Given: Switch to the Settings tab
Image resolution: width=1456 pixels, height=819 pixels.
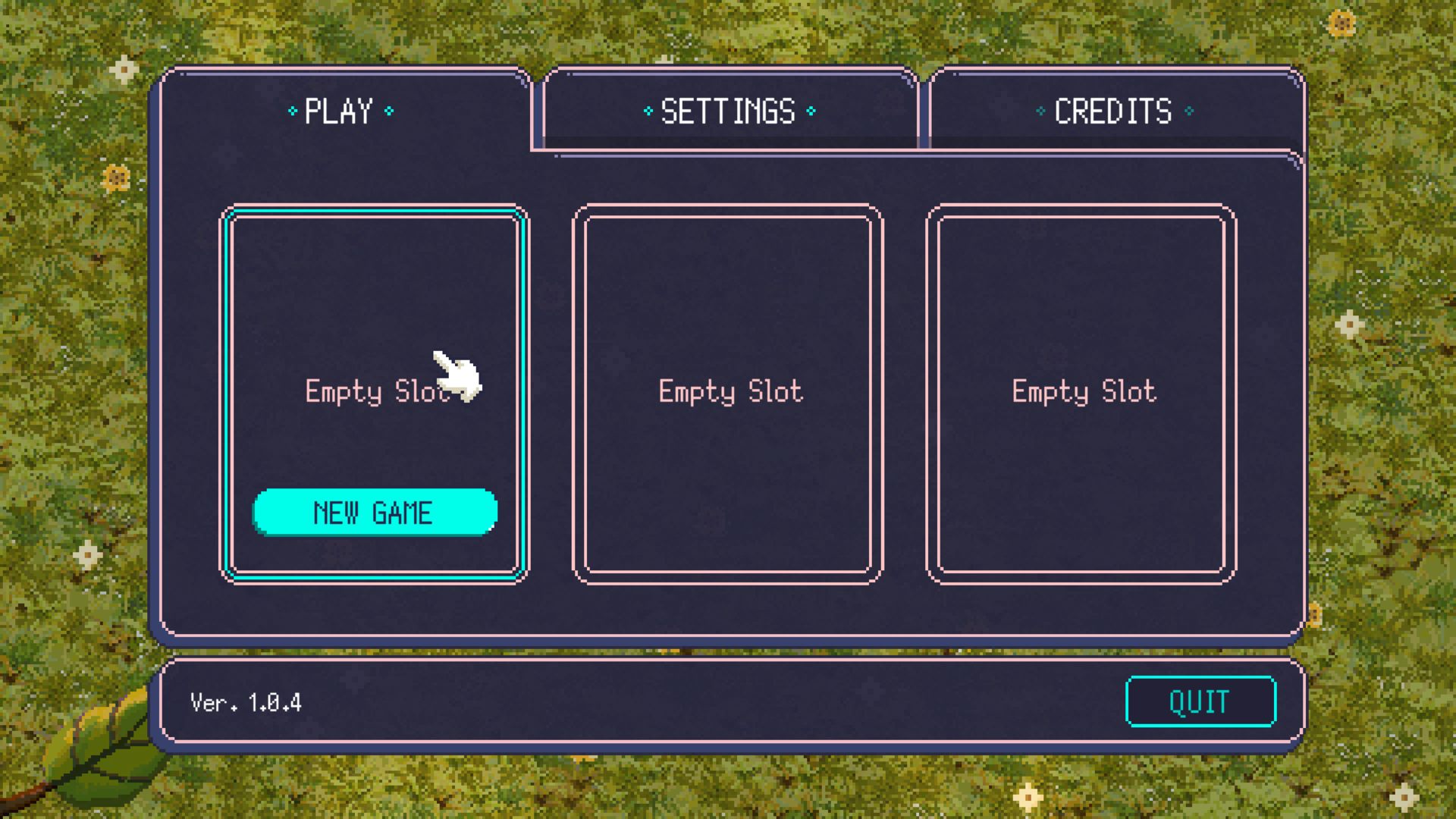Looking at the screenshot, I should [729, 111].
